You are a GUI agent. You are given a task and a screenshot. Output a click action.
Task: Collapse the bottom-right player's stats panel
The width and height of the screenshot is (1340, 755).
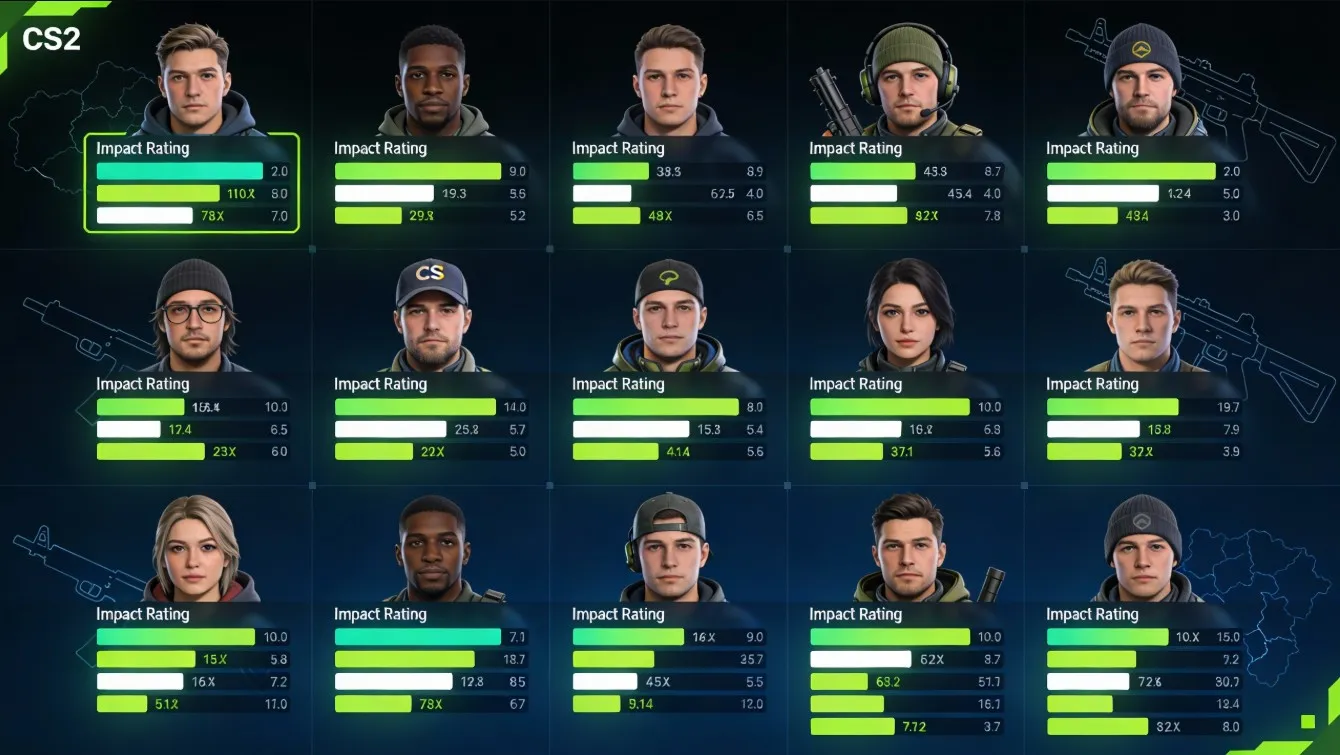pyautogui.click(x=1093, y=614)
